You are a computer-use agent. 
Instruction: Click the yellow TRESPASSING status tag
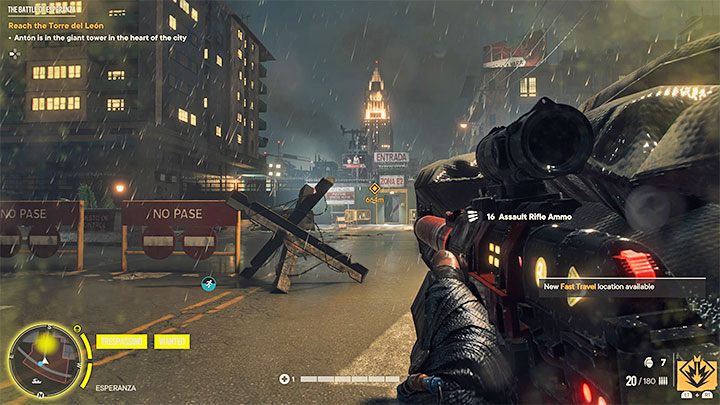pos(121,341)
